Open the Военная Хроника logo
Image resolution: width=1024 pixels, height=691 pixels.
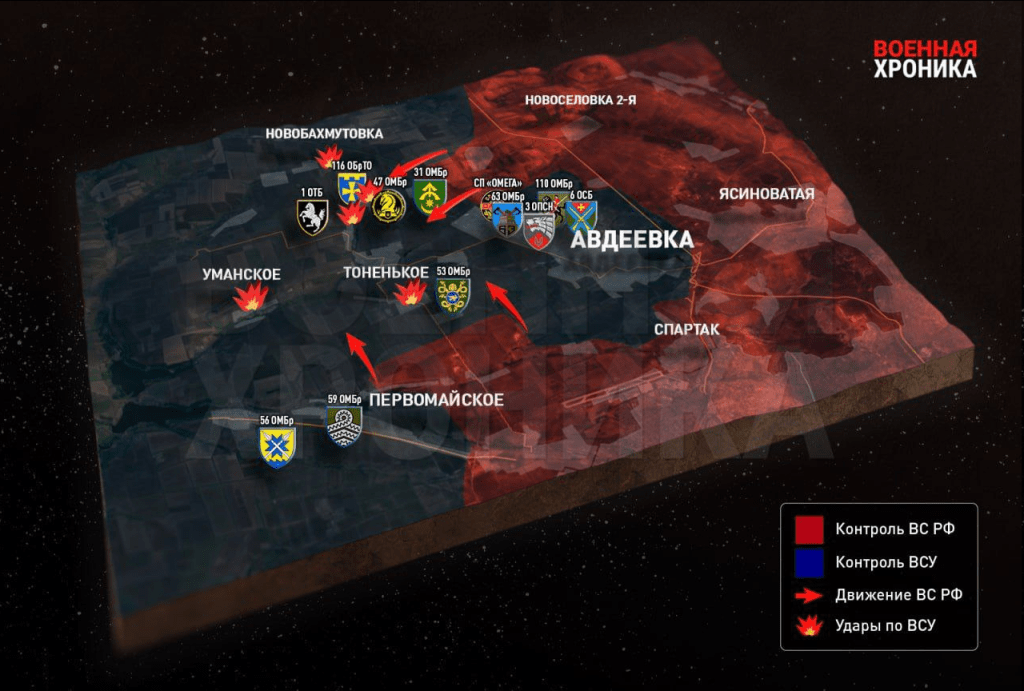click(x=924, y=59)
